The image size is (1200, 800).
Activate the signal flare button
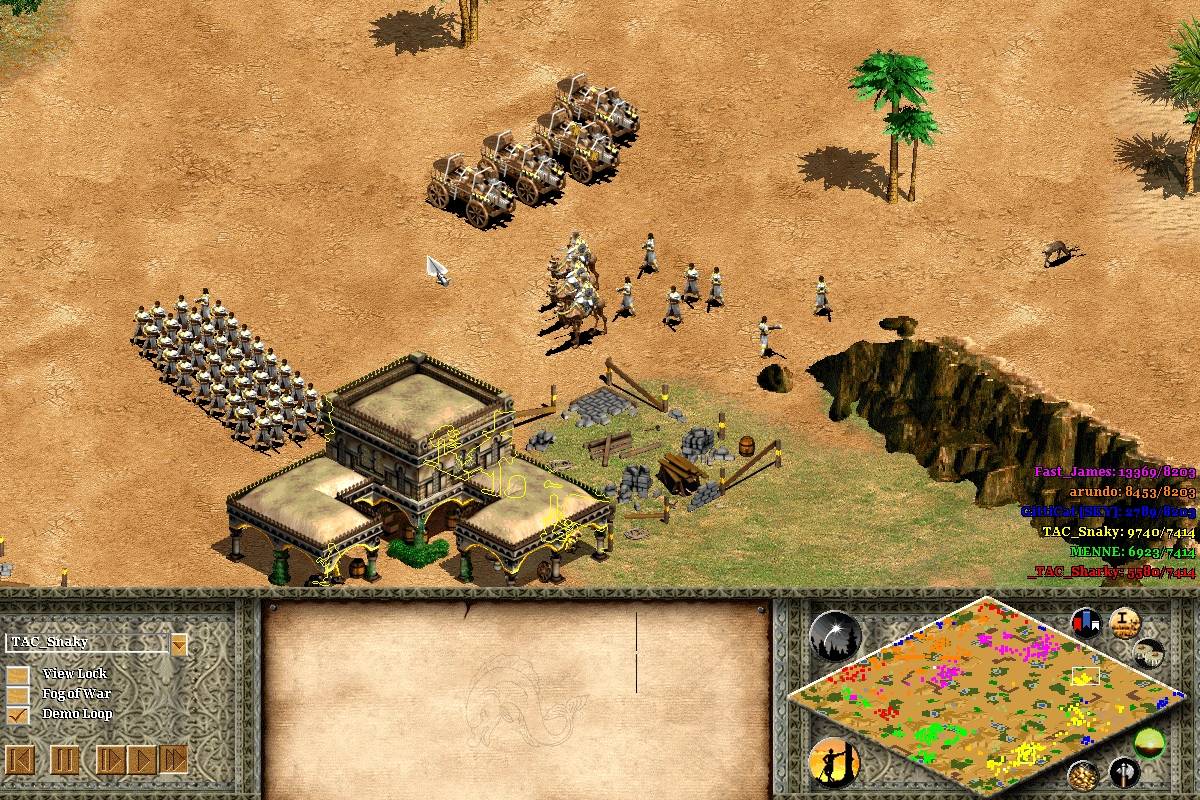click(x=835, y=637)
